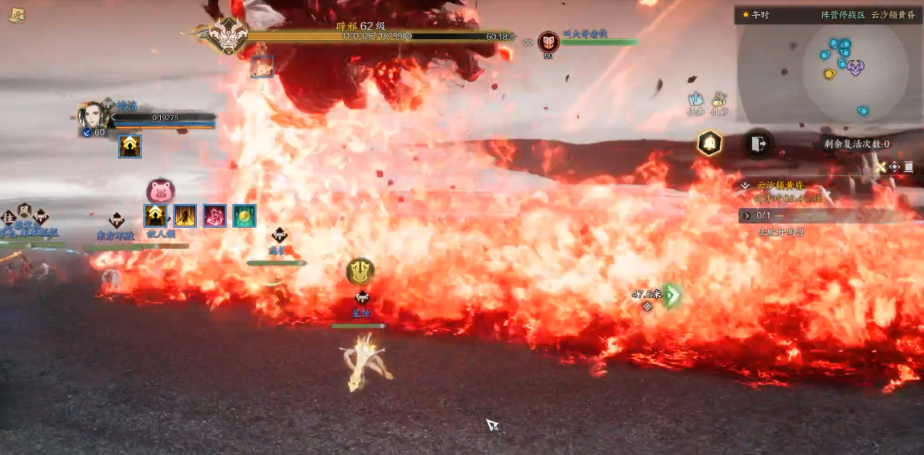Click the buff icon under the player health bar

(130, 147)
